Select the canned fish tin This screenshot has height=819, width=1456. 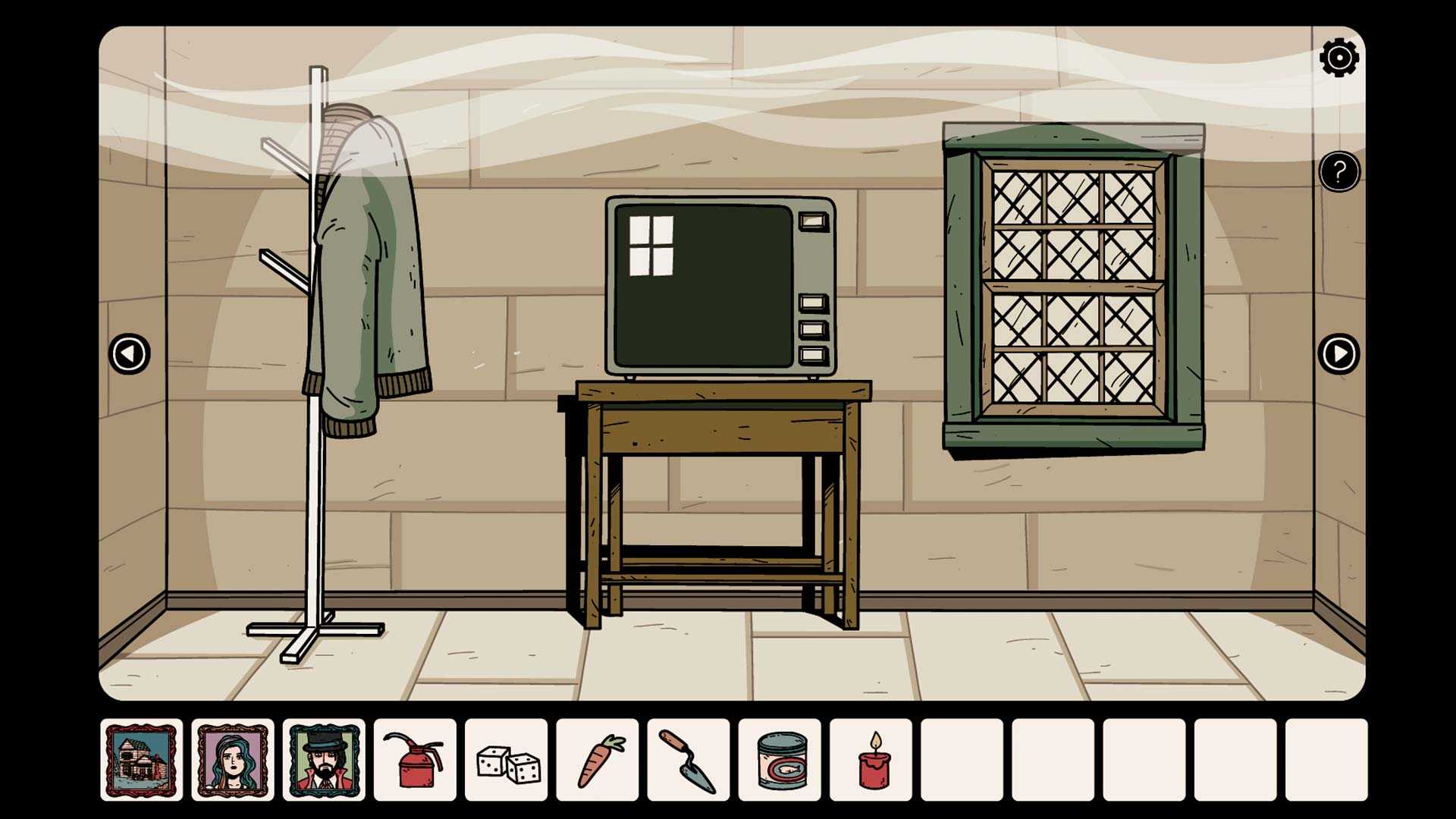point(780,760)
